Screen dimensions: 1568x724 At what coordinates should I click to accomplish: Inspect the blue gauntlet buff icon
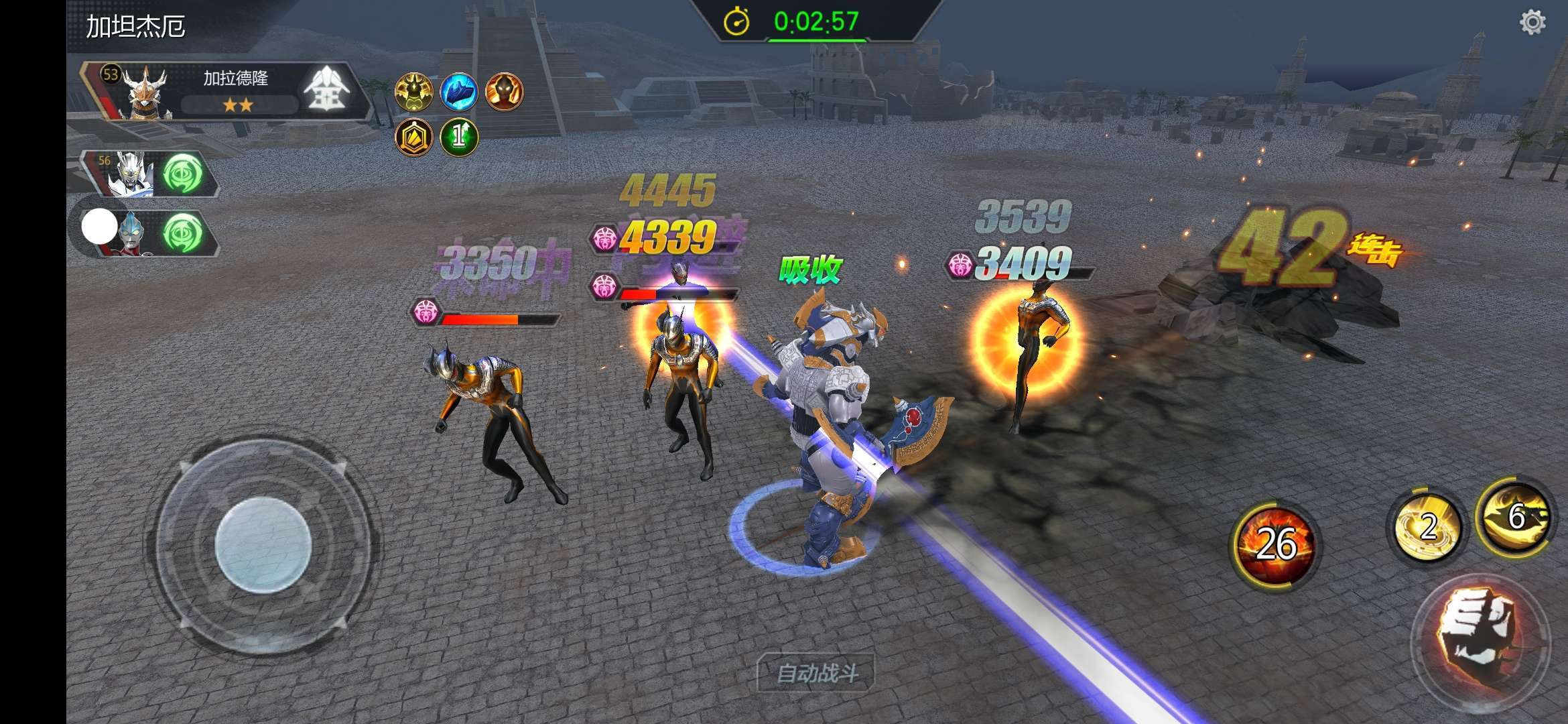(x=459, y=92)
